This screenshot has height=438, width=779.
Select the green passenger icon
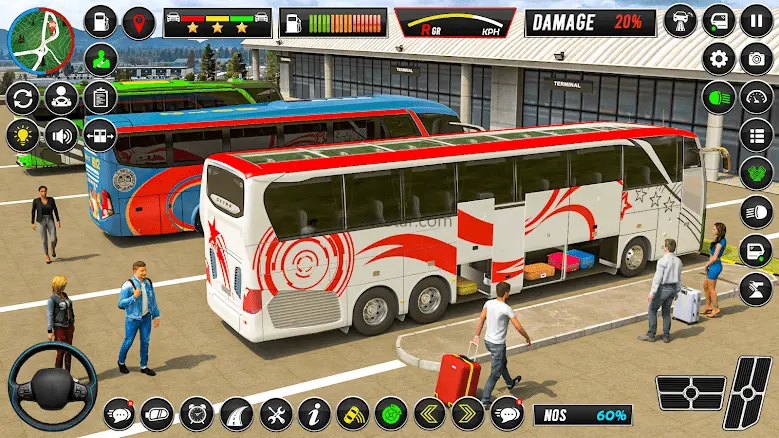[x=100, y=58]
